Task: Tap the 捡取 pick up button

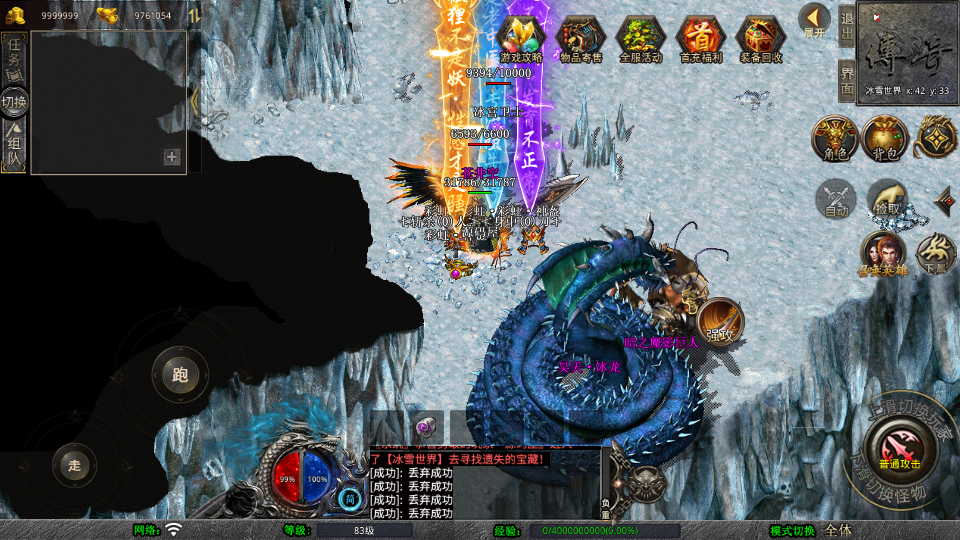Action: coord(886,198)
